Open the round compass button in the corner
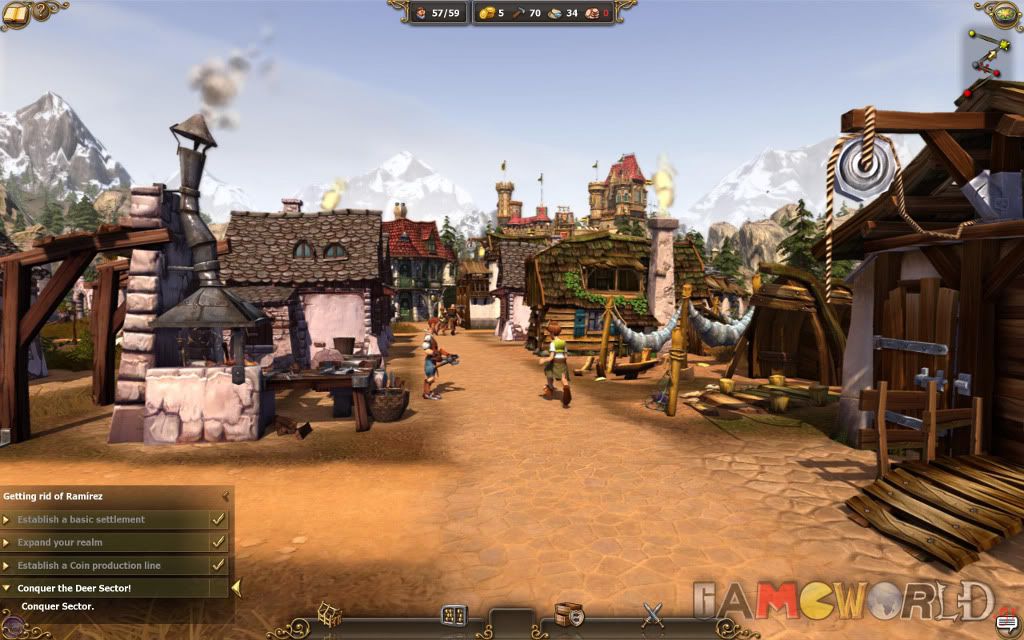This screenshot has height=640, width=1024. pos(1004,13)
